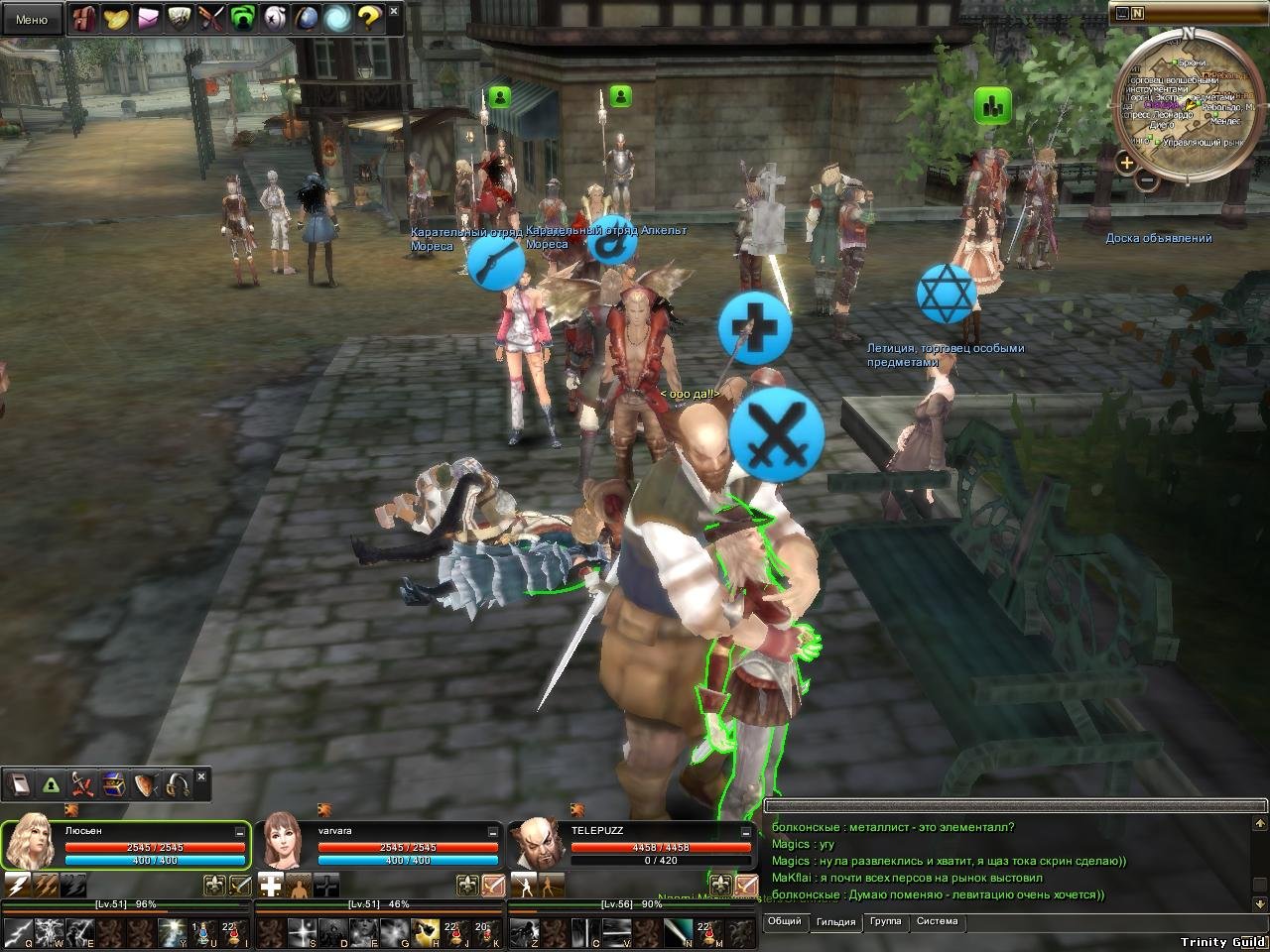Open the Система chat tab
1270x952 pixels.
[937, 921]
